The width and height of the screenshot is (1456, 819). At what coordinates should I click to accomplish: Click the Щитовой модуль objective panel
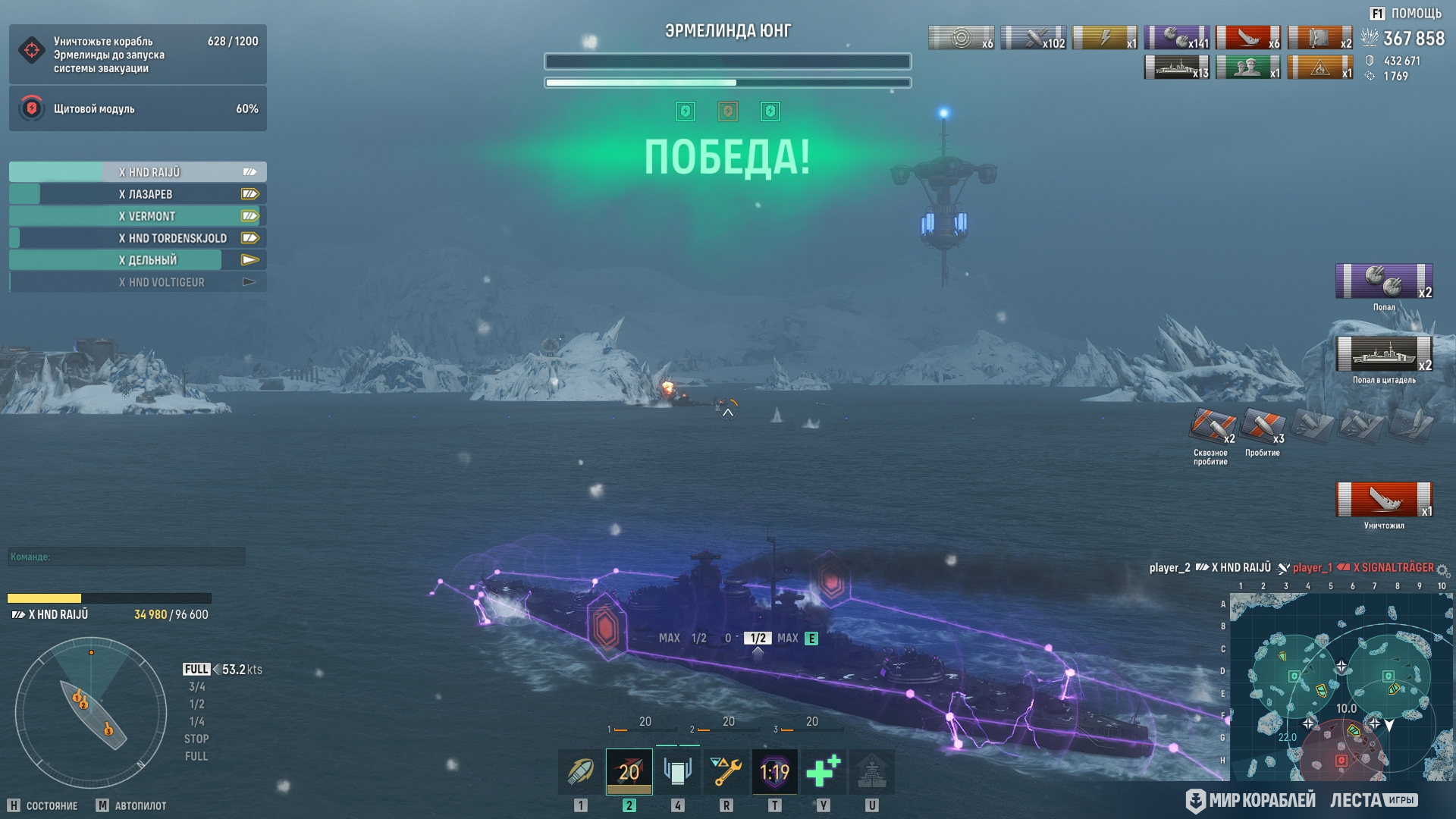tap(138, 108)
